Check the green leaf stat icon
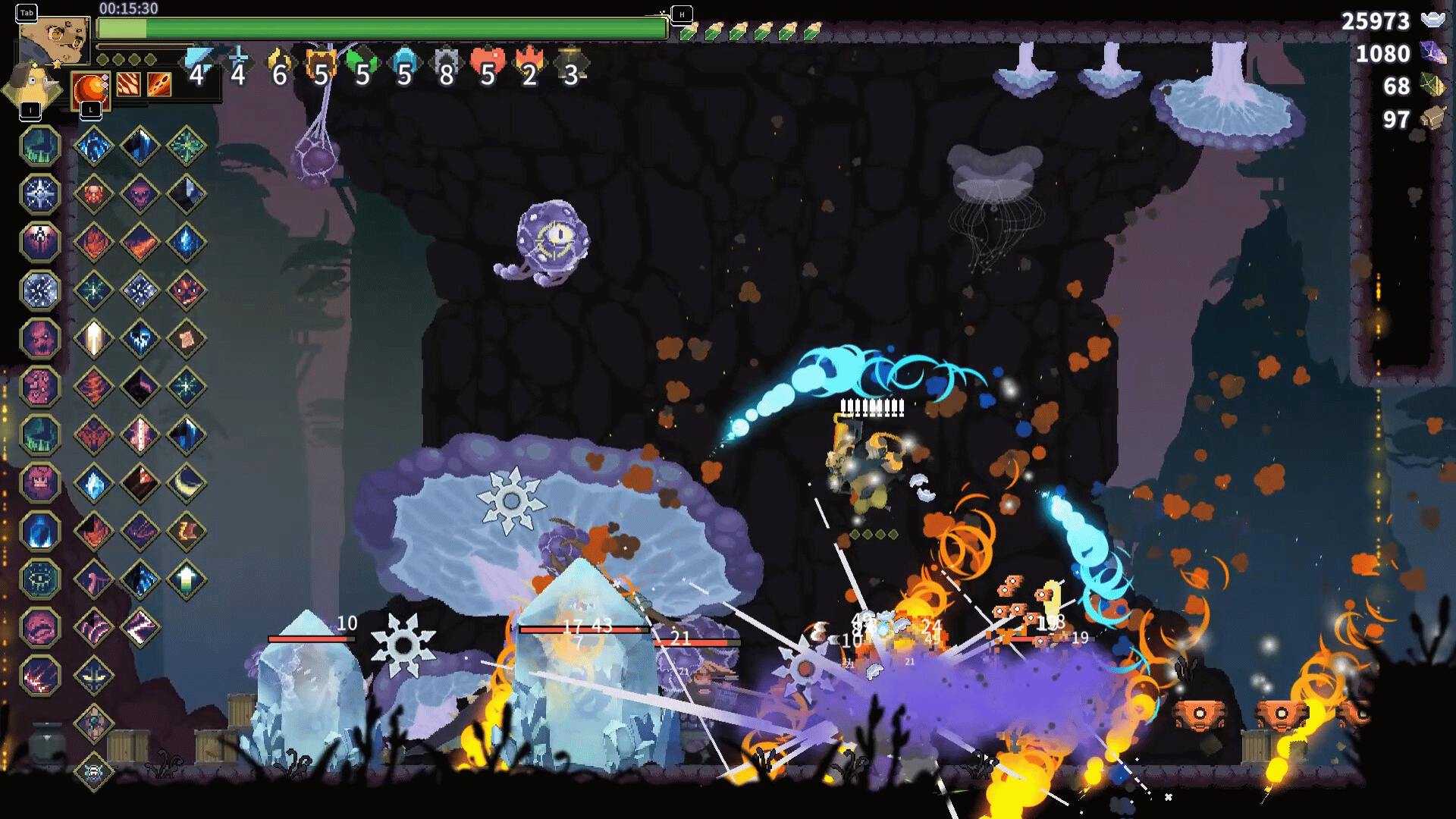Screen dimensions: 1456x819 tap(362, 64)
